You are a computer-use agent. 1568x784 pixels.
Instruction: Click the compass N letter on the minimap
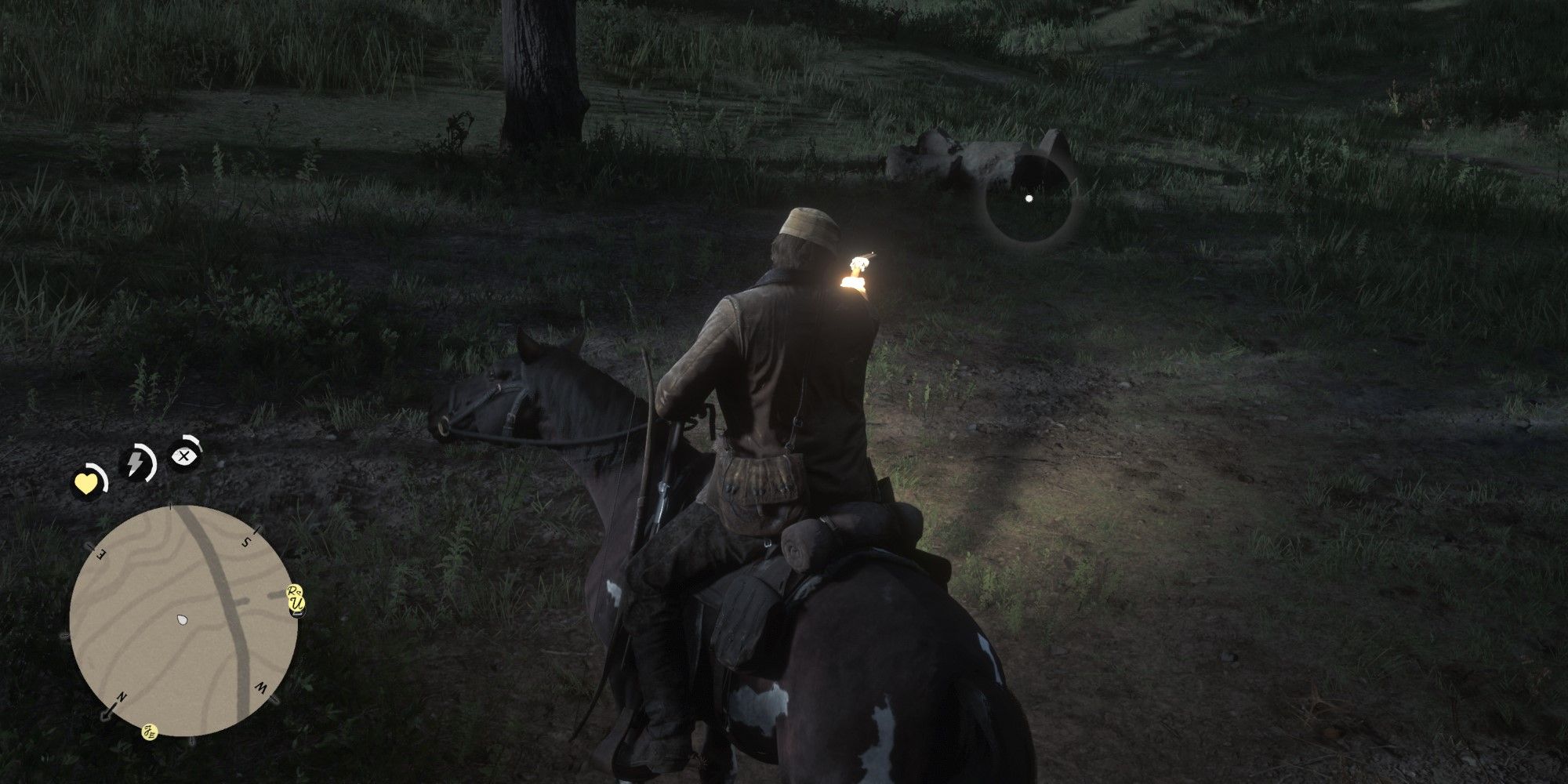(121, 696)
